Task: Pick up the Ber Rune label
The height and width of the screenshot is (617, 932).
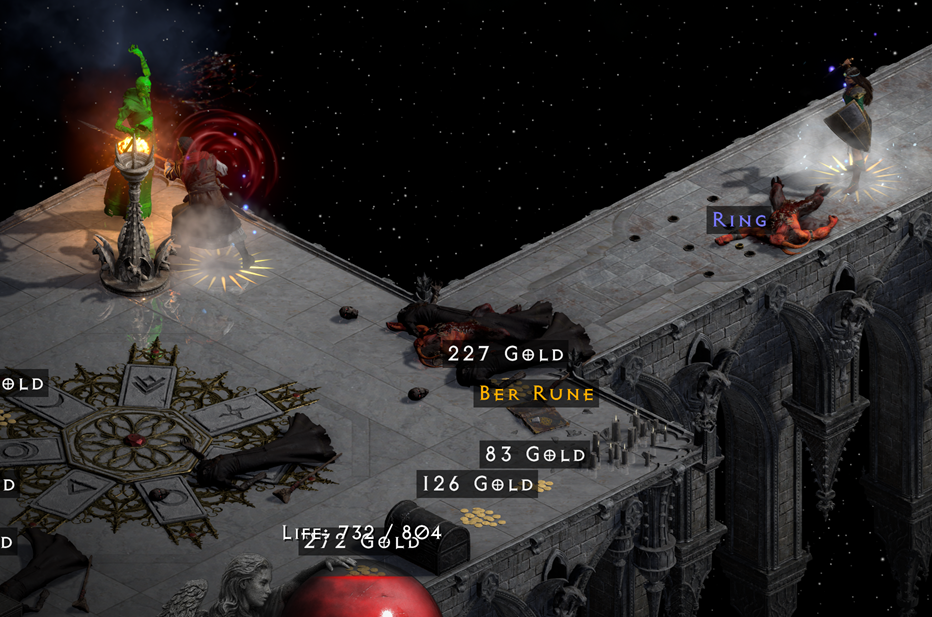Action: (537, 394)
